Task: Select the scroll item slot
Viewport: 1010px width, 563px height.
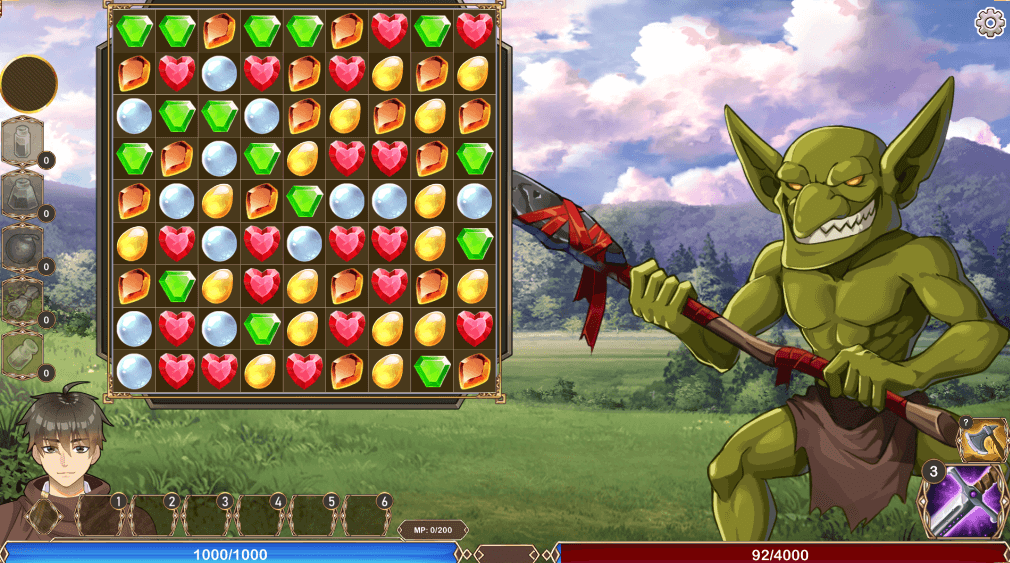Action: pyautogui.click(x=22, y=299)
